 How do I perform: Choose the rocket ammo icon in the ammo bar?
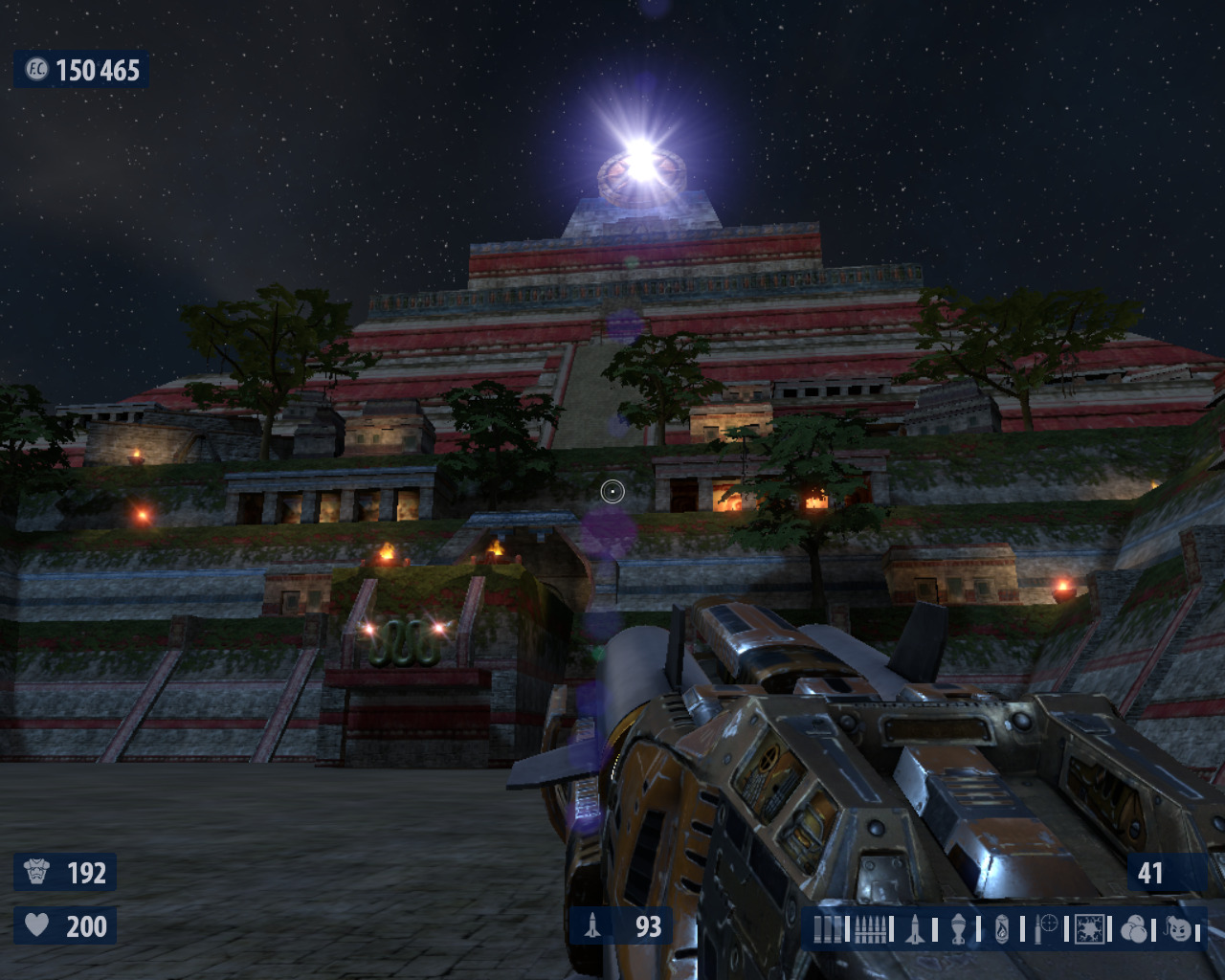pyautogui.click(x=915, y=929)
